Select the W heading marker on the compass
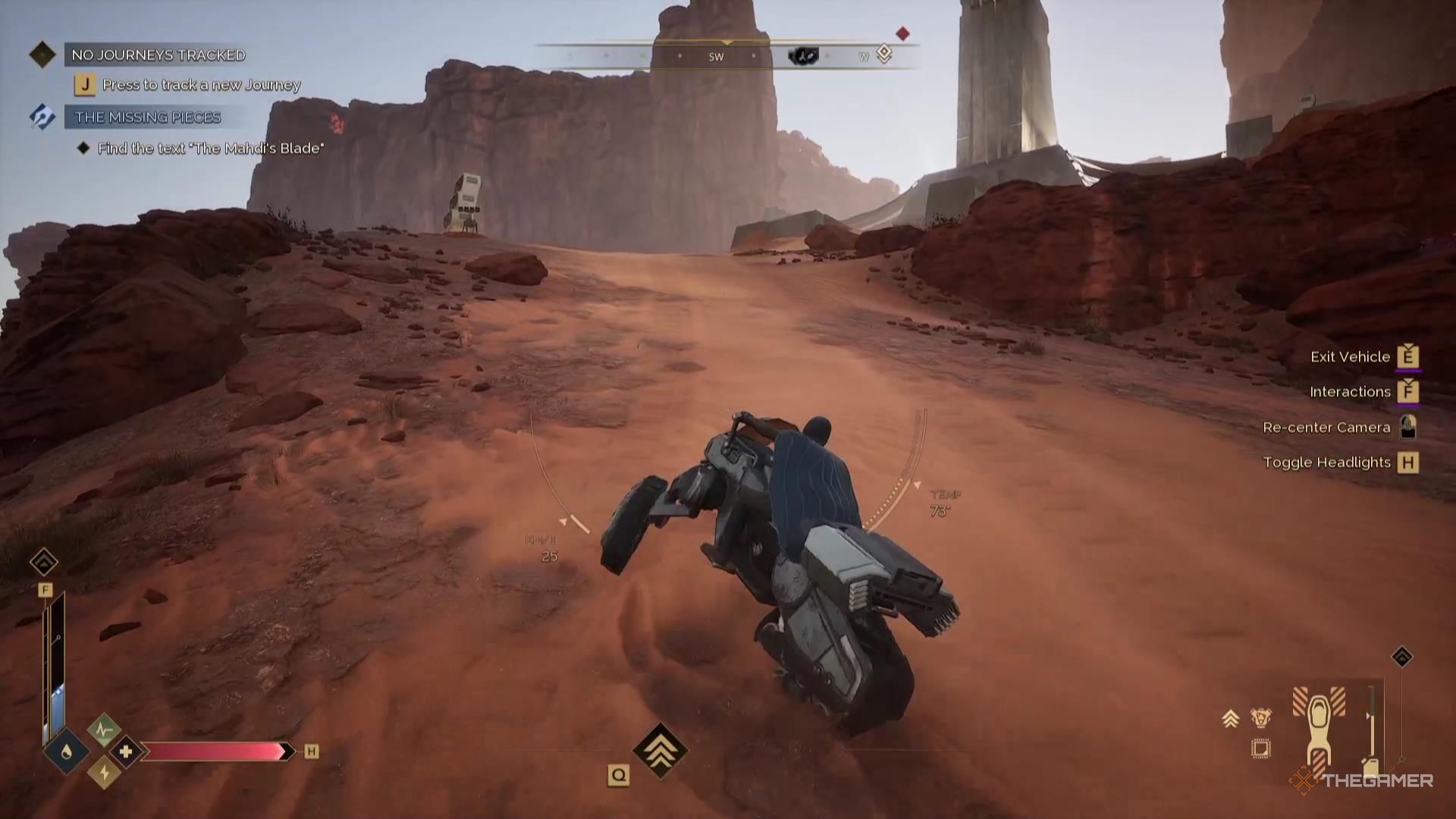 coord(861,55)
